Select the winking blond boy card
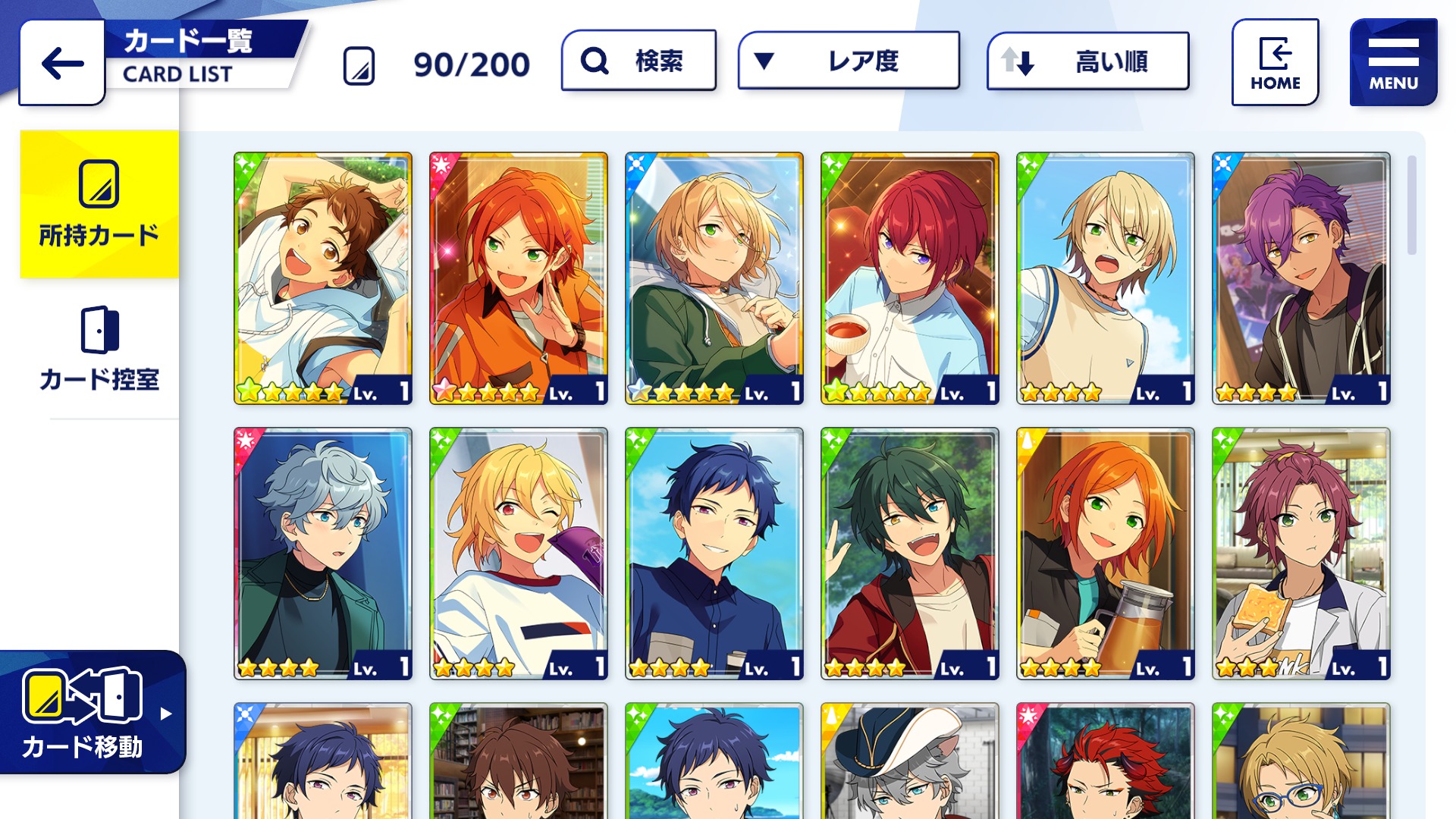Screen dimensions: 1456x819 pyautogui.click(x=519, y=553)
